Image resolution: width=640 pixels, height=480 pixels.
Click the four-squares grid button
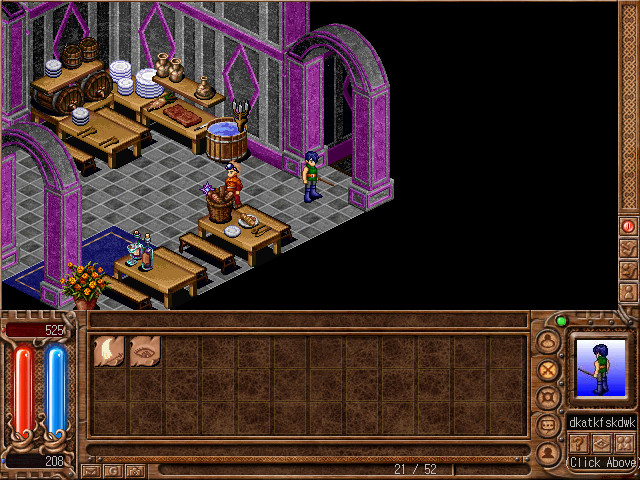tap(624, 443)
